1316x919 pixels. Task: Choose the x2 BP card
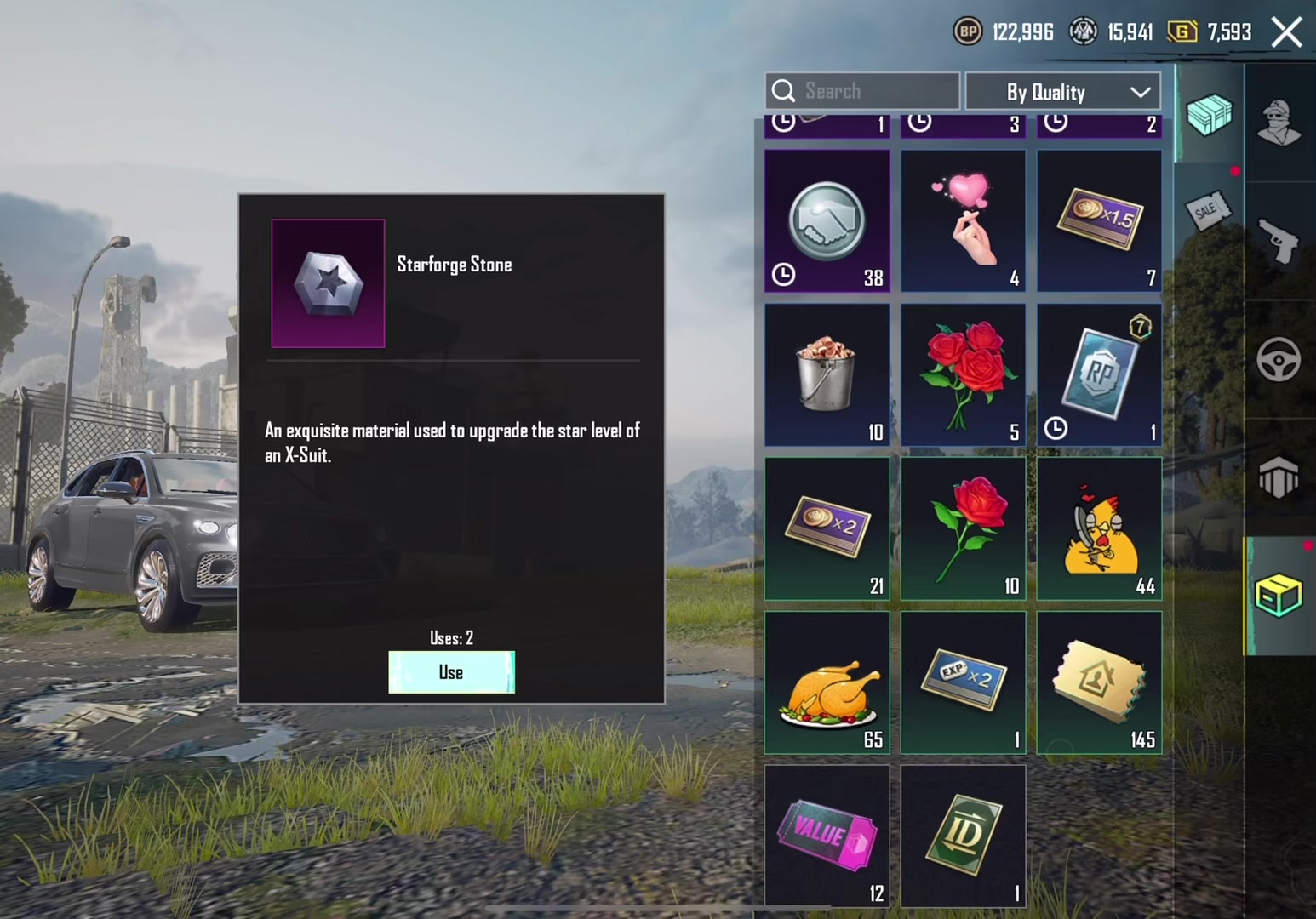(827, 529)
